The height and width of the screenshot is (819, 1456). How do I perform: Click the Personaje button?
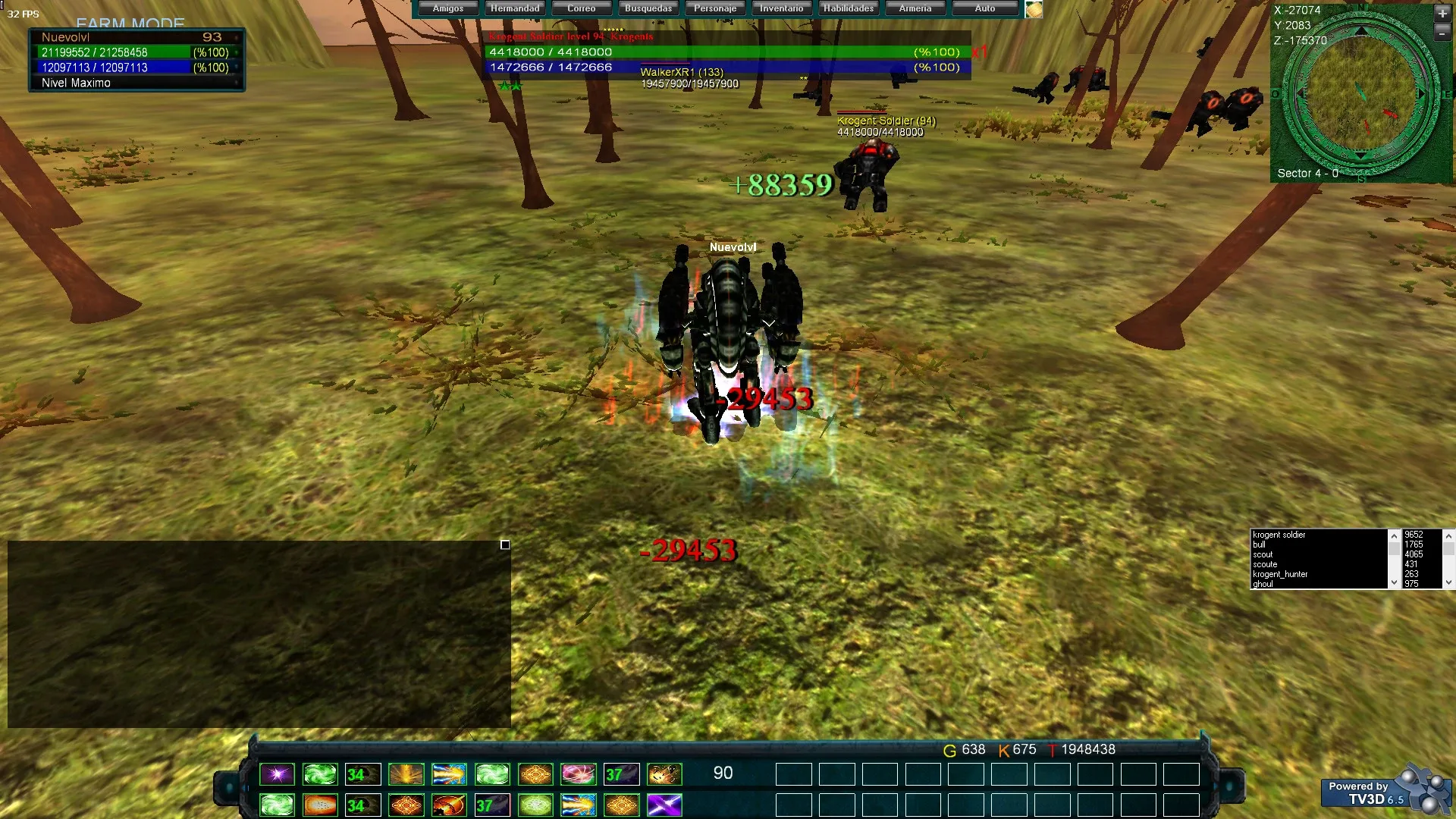tap(714, 8)
